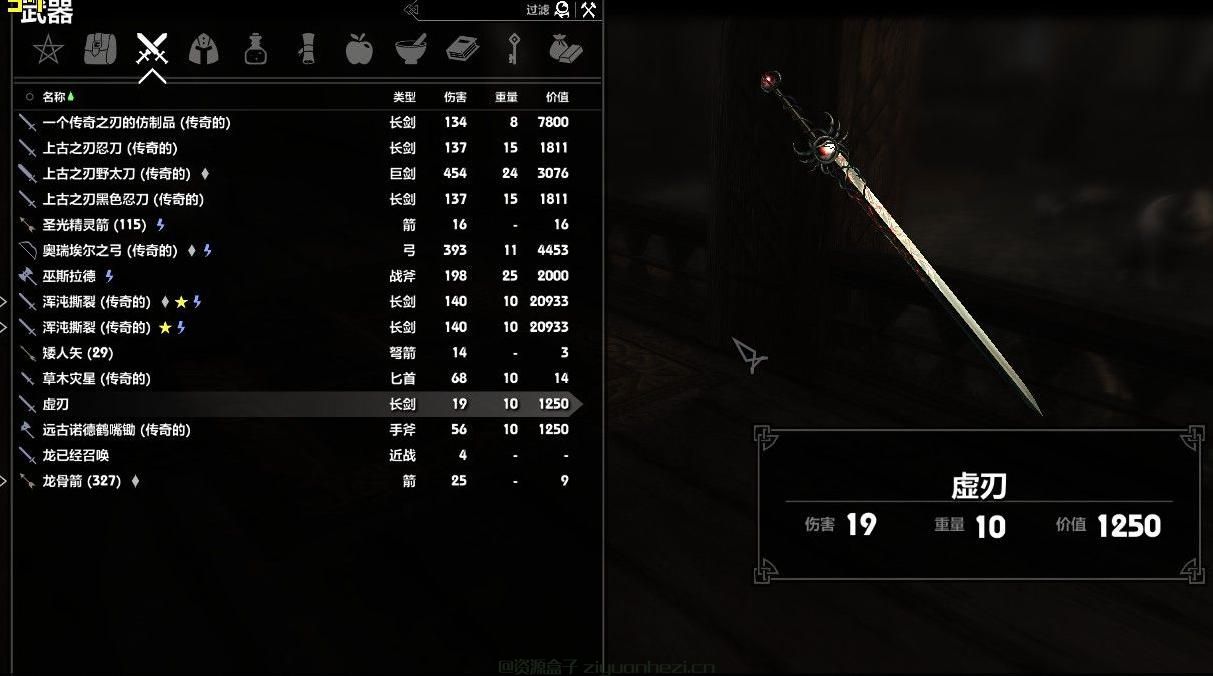The image size is (1213, 676).
Task: Show the potions flask category
Action: tap(256, 49)
